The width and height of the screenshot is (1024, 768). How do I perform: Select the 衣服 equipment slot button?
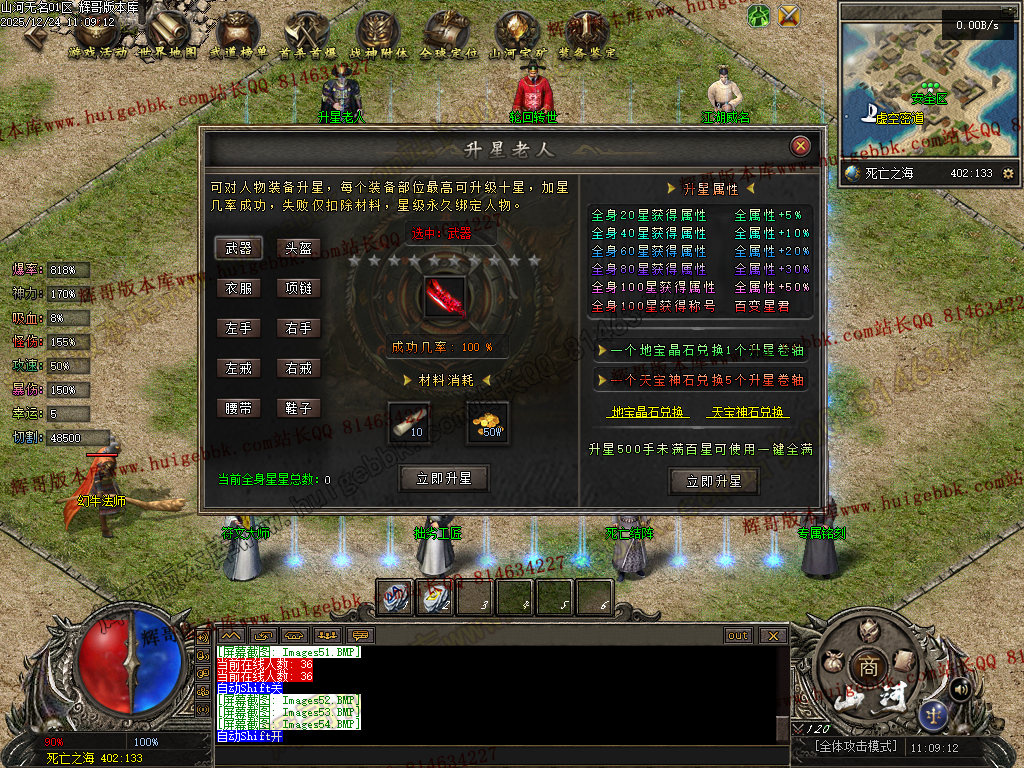click(x=239, y=288)
